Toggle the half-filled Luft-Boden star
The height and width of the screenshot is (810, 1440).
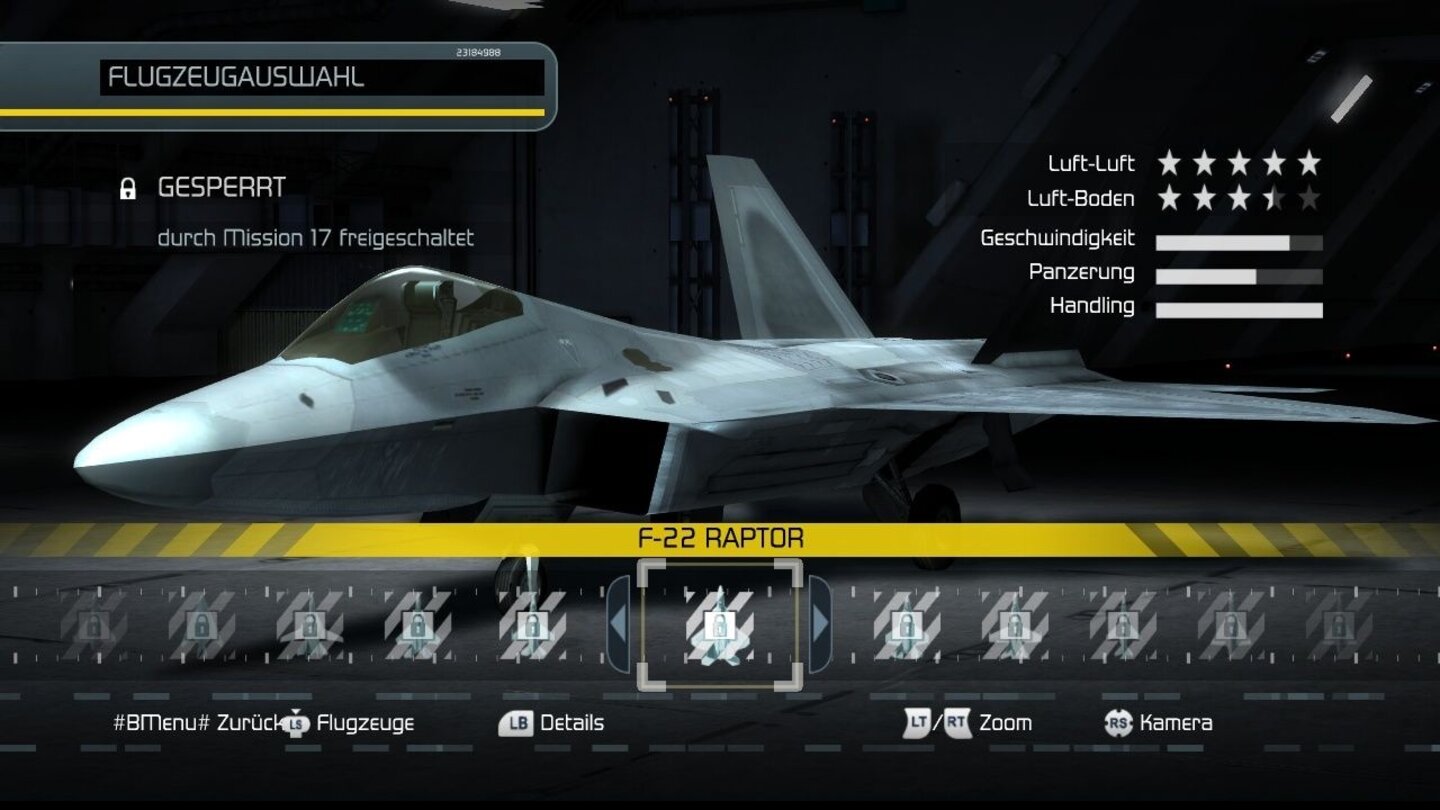(1273, 196)
